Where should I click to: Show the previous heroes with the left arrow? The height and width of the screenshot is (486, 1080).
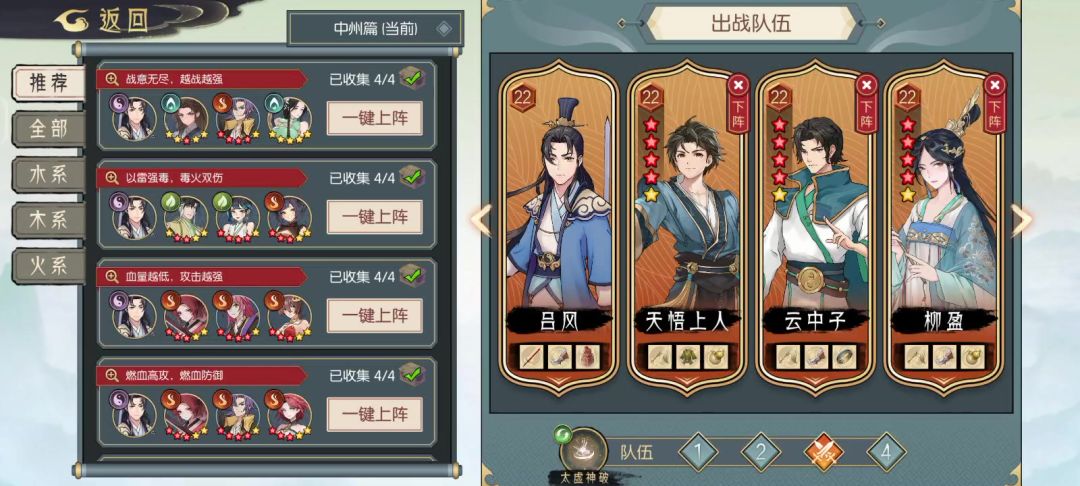click(x=481, y=220)
